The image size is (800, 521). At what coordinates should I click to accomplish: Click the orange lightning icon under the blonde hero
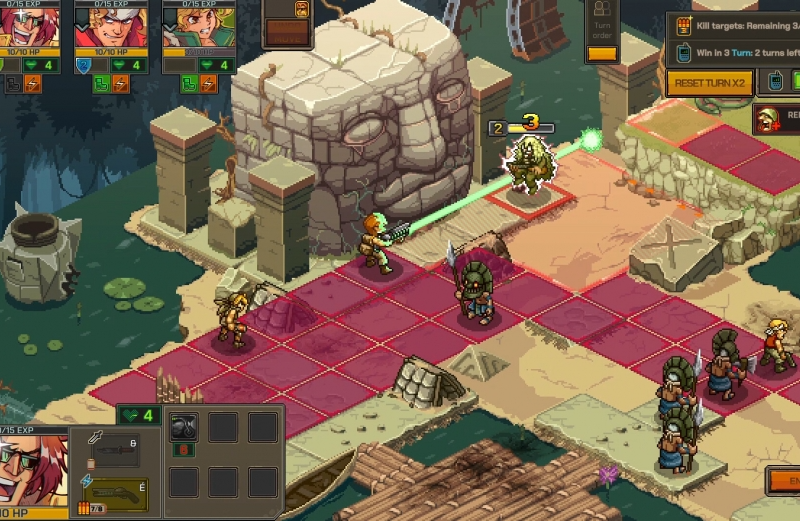206,84
